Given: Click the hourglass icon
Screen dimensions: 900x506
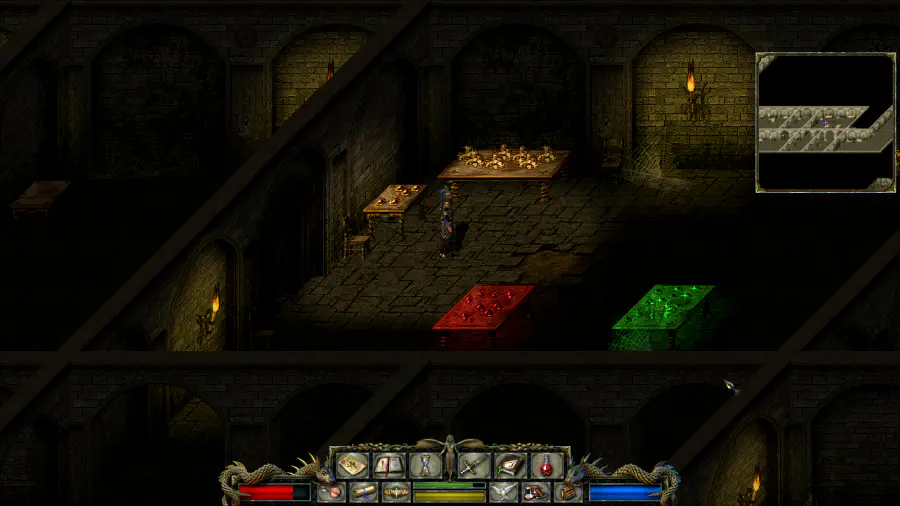Looking at the screenshot, I should click(x=424, y=465).
